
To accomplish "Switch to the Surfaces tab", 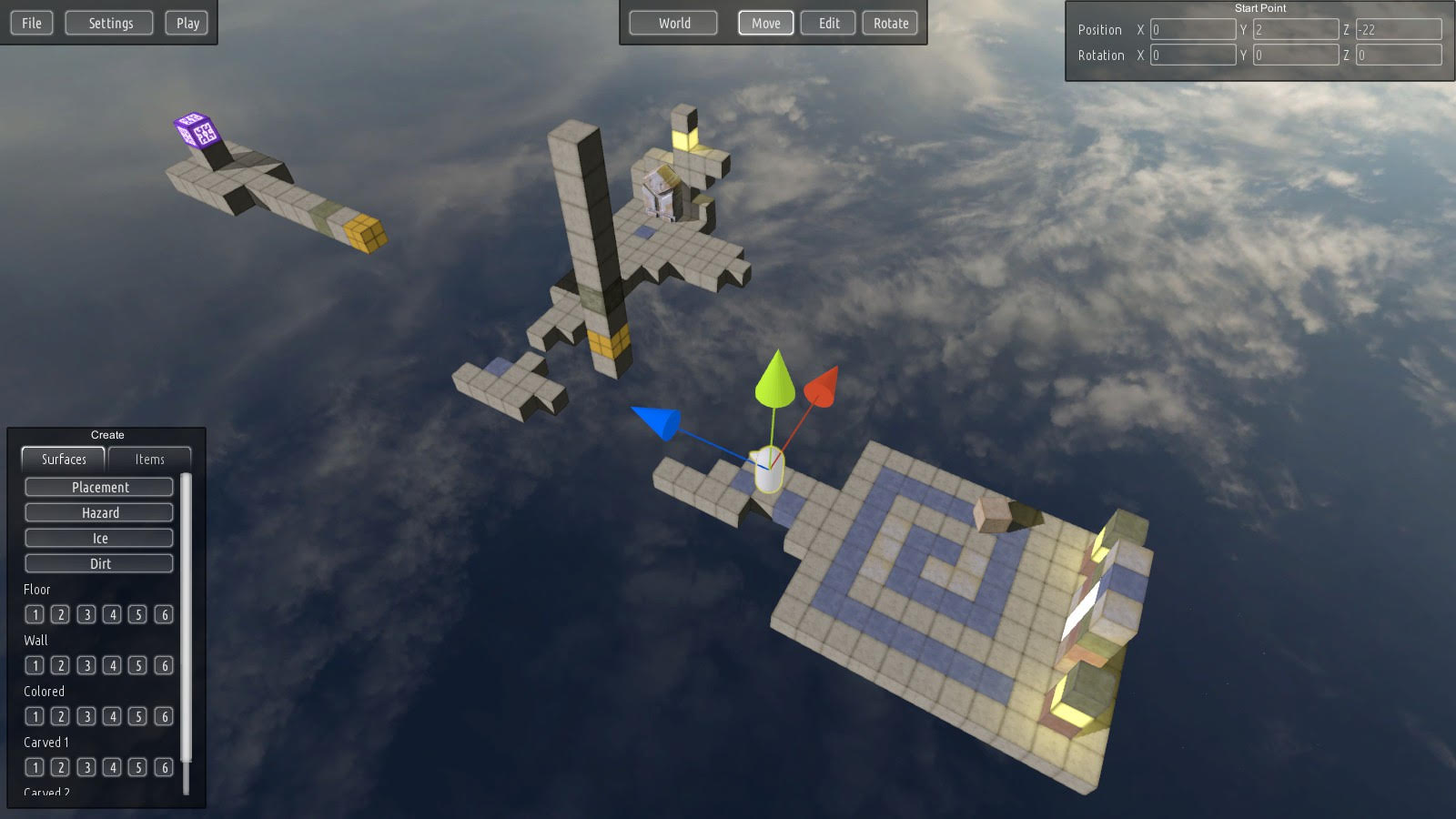I will click(x=62, y=460).
